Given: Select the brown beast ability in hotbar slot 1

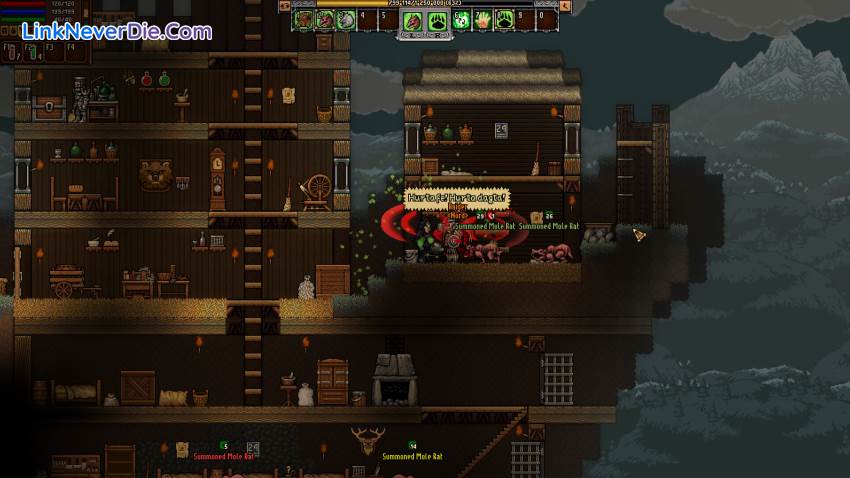Looking at the screenshot, I should coord(304,18).
